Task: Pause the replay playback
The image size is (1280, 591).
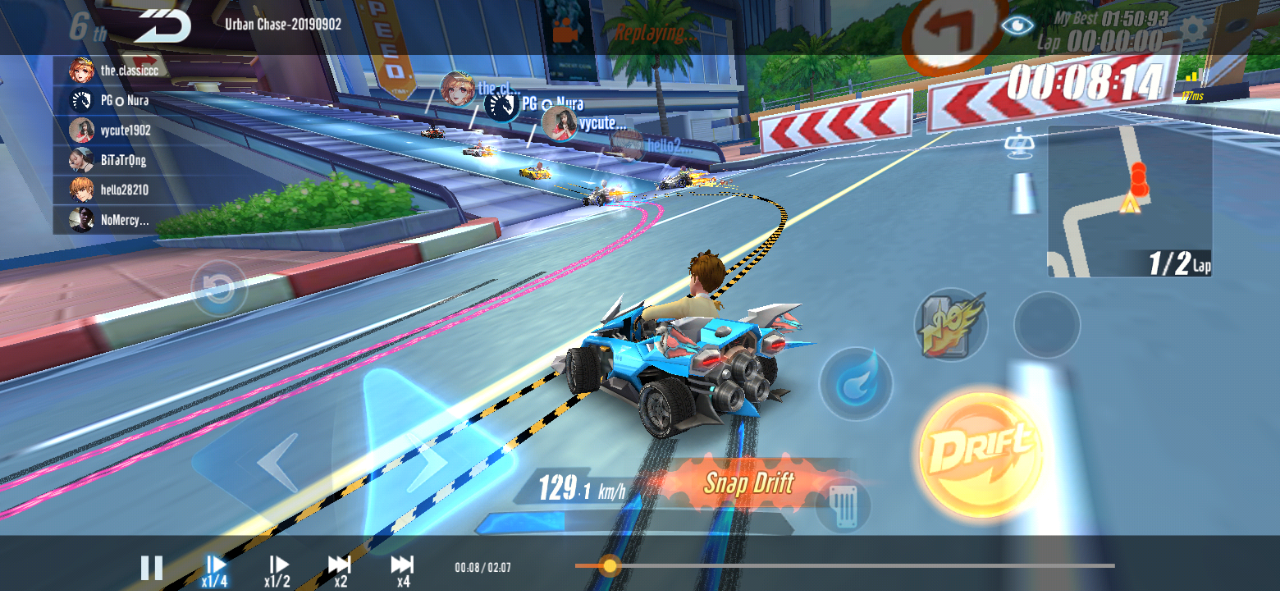Action: point(151,568)
